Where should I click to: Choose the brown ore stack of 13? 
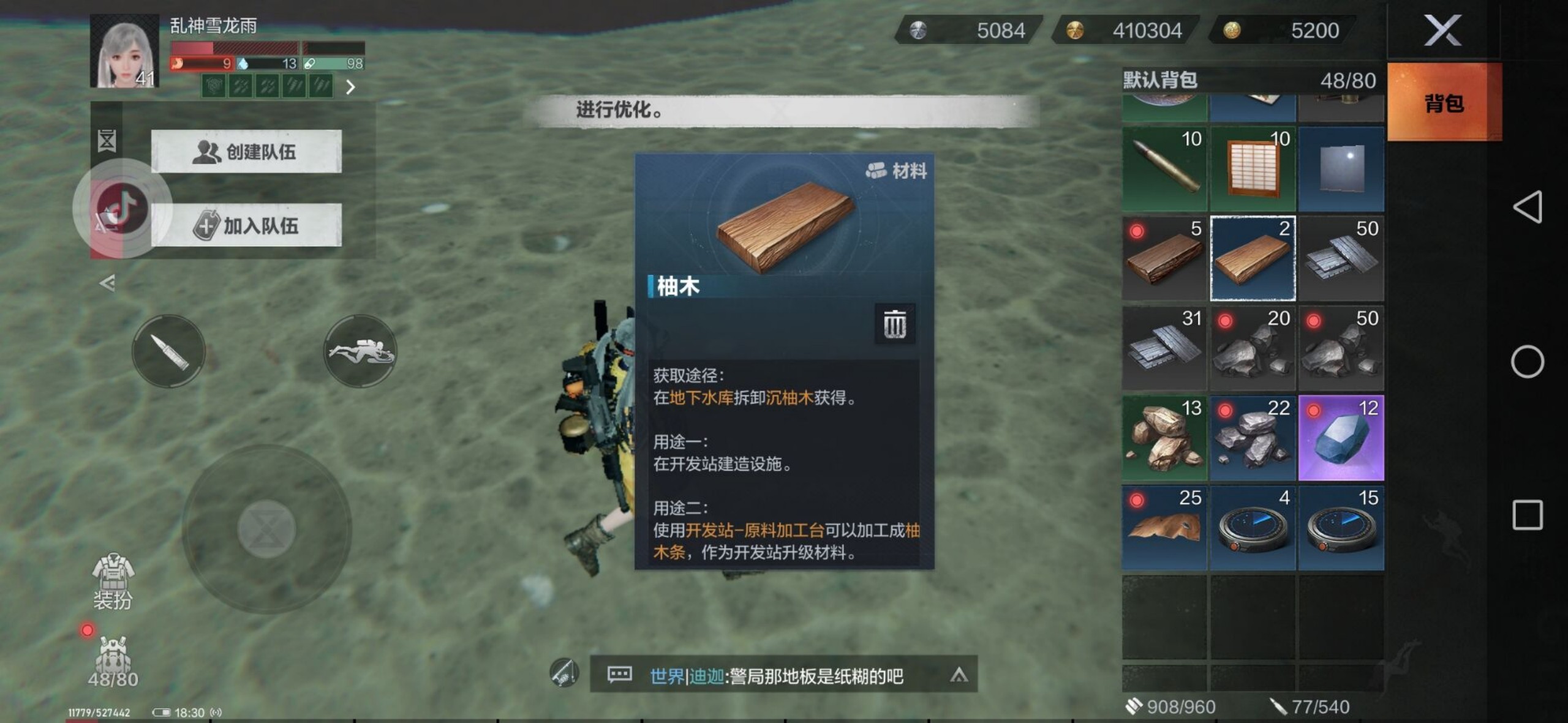1164,438
